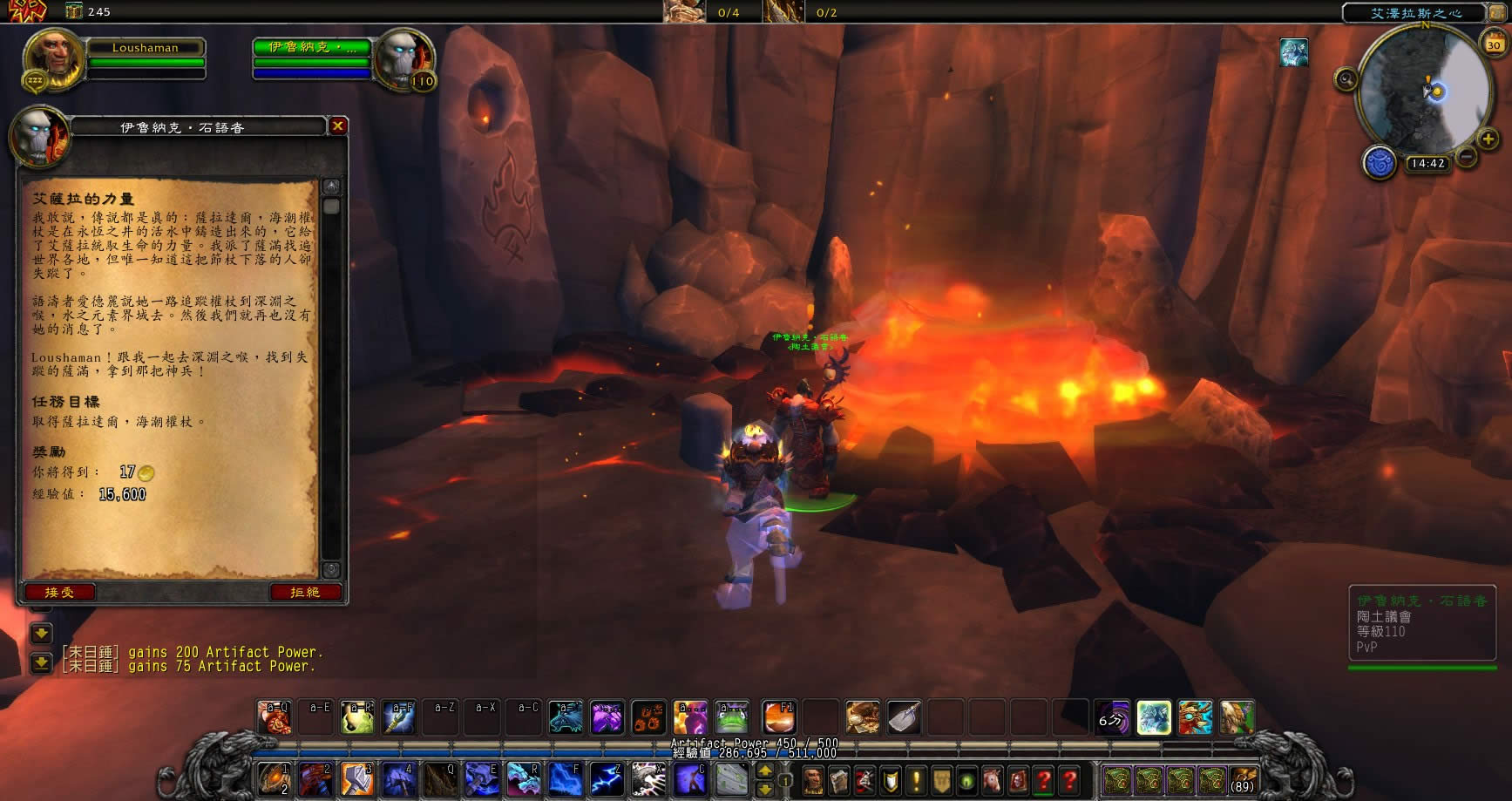Click the Loushaman player portrait
This screenshot has width=1512, height=801.
coord(52,59)
